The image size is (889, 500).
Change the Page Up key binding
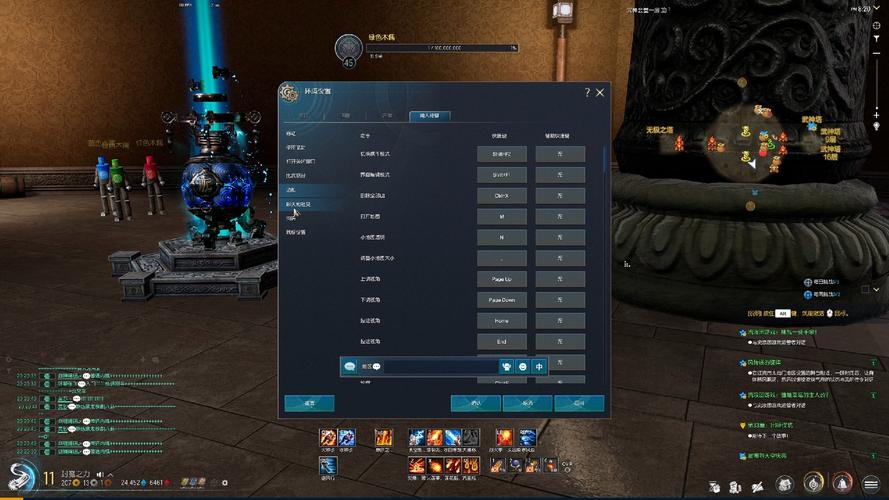pos(501,279)
